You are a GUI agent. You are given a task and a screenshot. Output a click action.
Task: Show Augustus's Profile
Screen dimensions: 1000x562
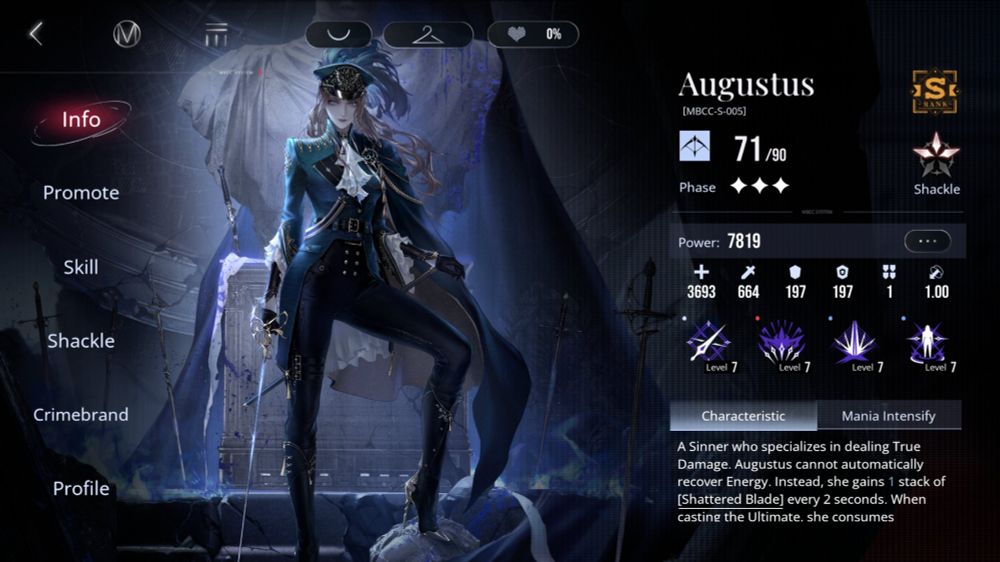point(81,489)
